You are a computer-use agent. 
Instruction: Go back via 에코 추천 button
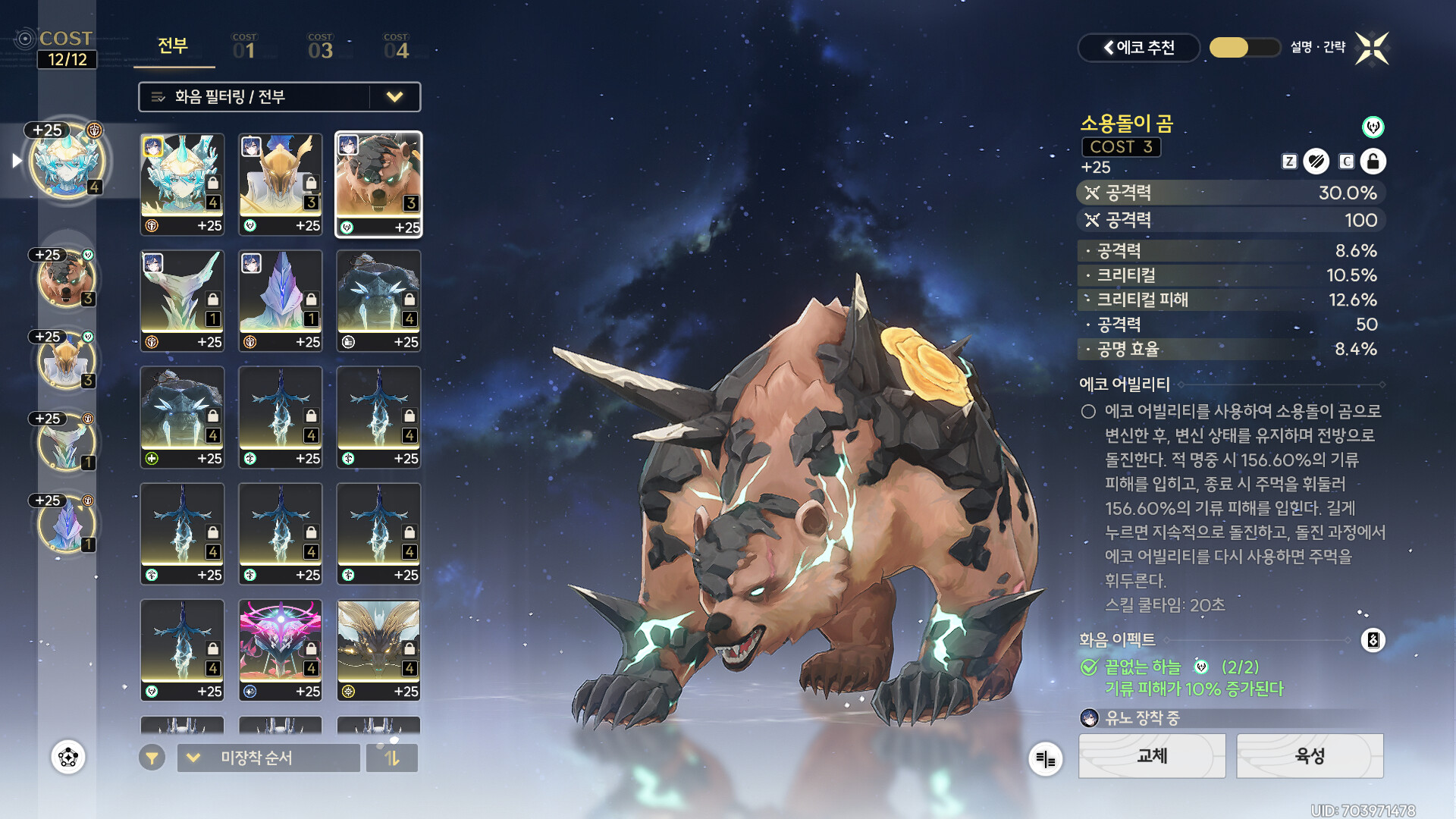coord(1138,48)
